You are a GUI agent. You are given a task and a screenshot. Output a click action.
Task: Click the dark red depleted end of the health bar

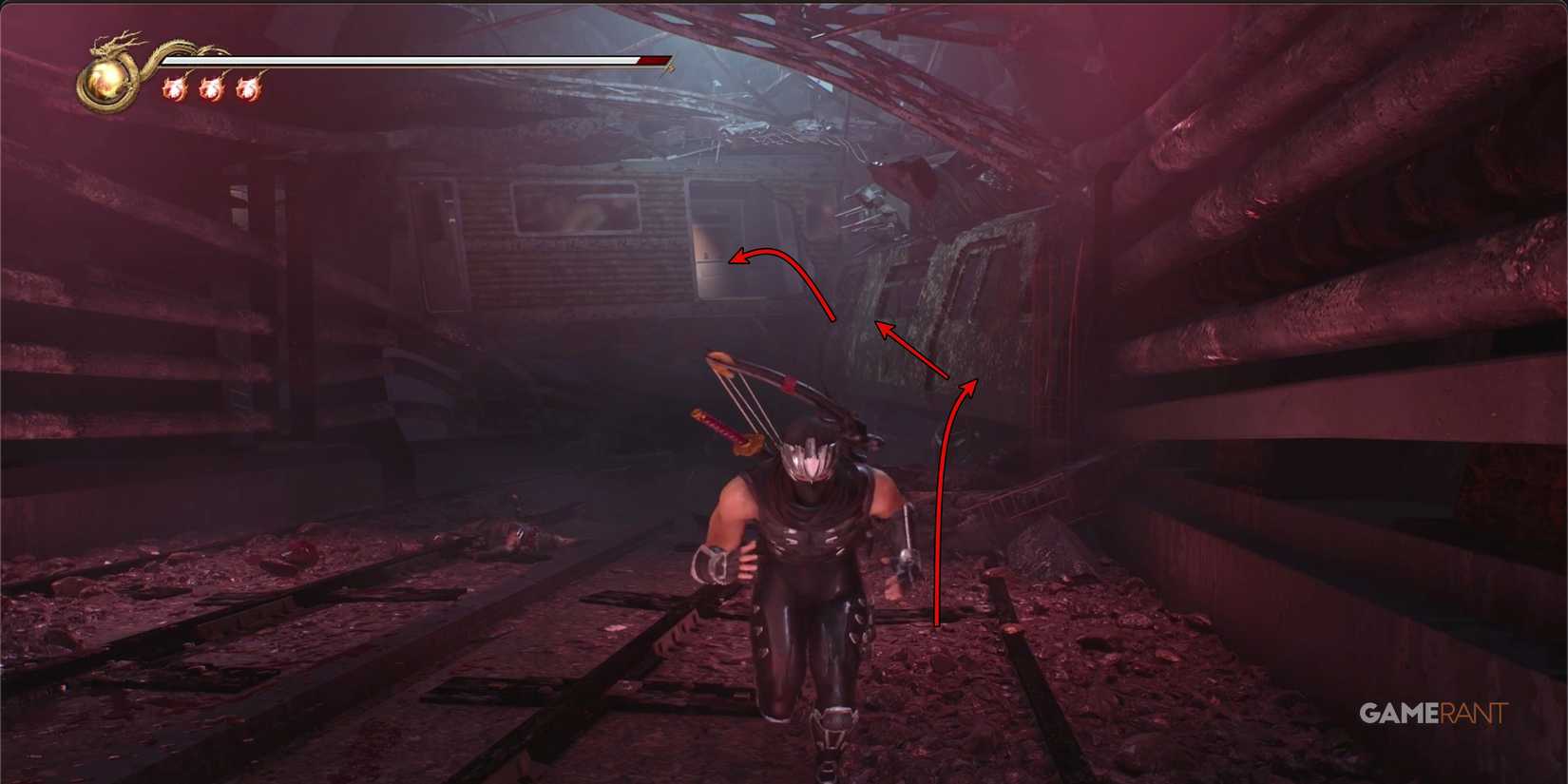[x=654, y=59]
